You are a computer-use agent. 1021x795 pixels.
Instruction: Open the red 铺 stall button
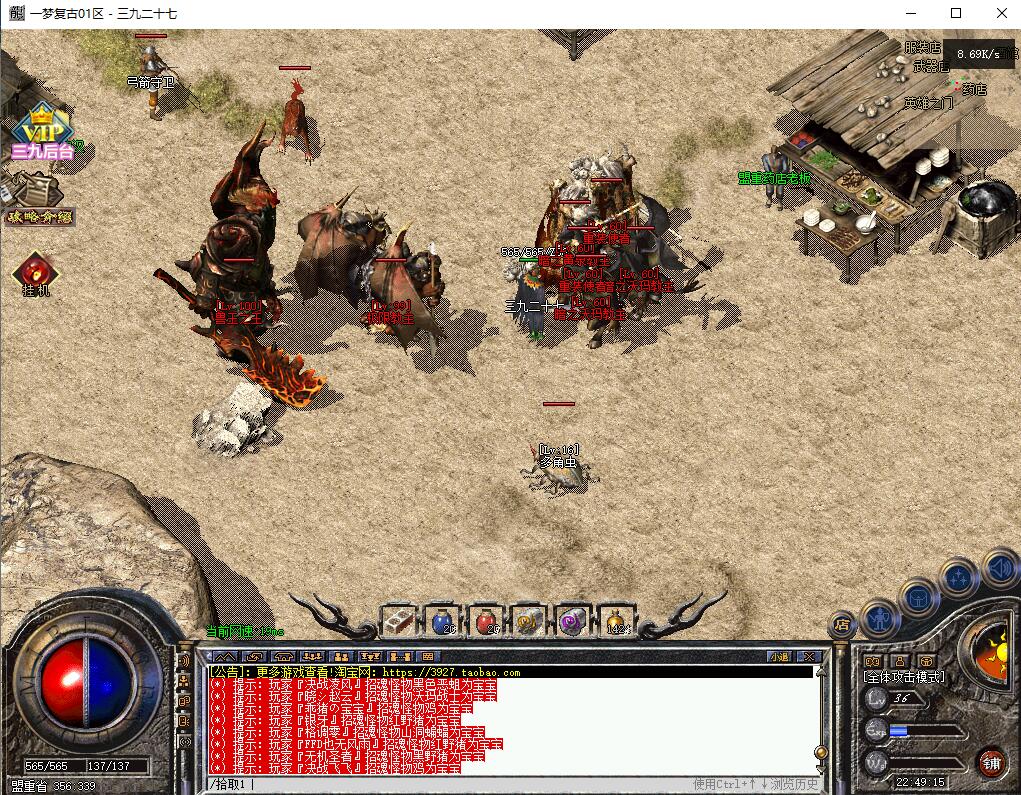coord(990,763)
